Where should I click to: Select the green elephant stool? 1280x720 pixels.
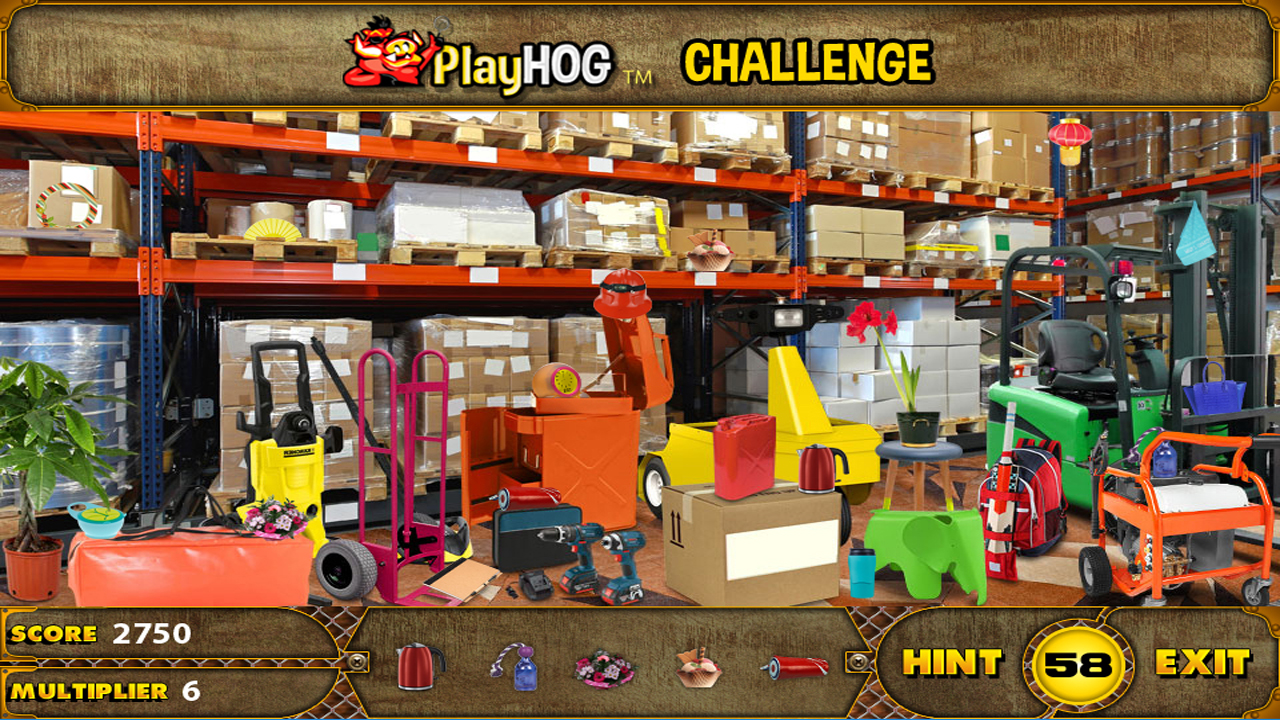(922, 549)
